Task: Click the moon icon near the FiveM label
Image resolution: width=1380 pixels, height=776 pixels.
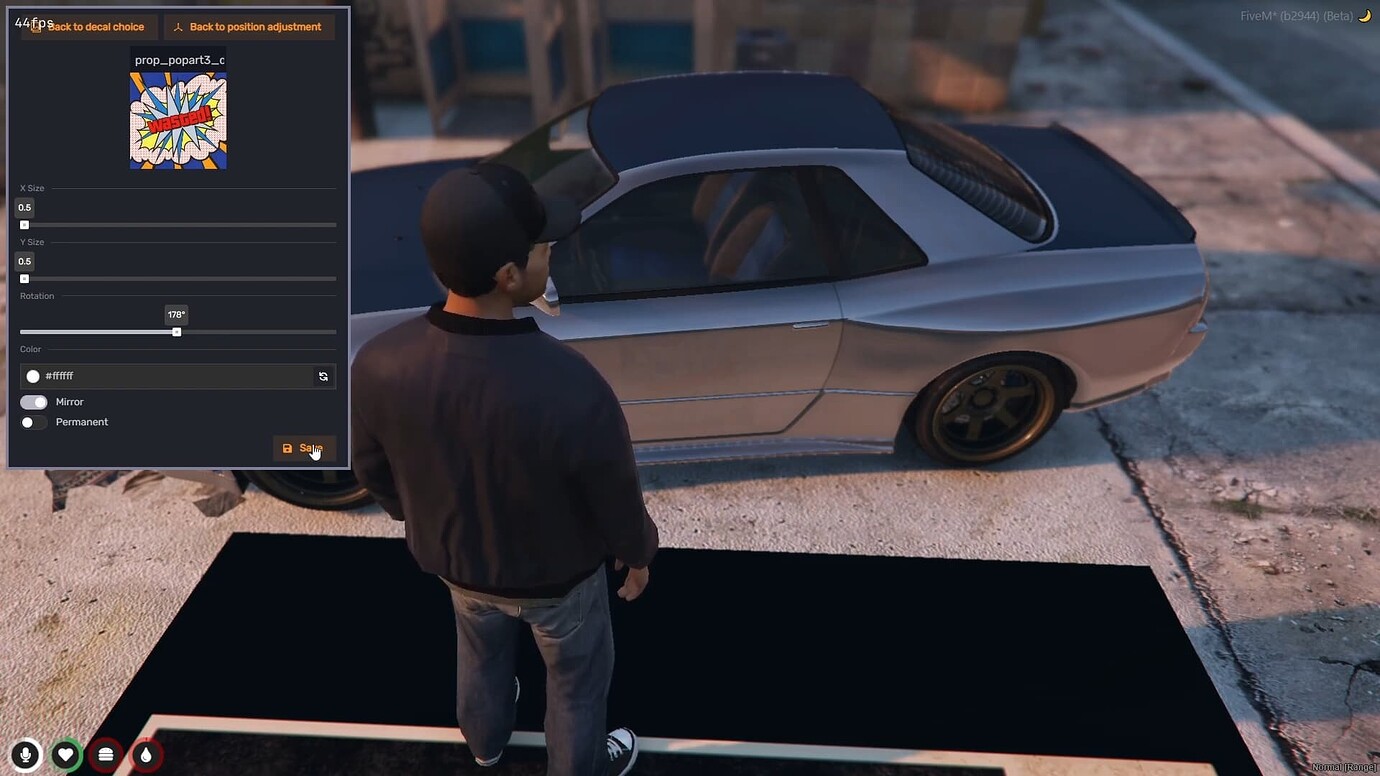Action: tap(1361, 15)
